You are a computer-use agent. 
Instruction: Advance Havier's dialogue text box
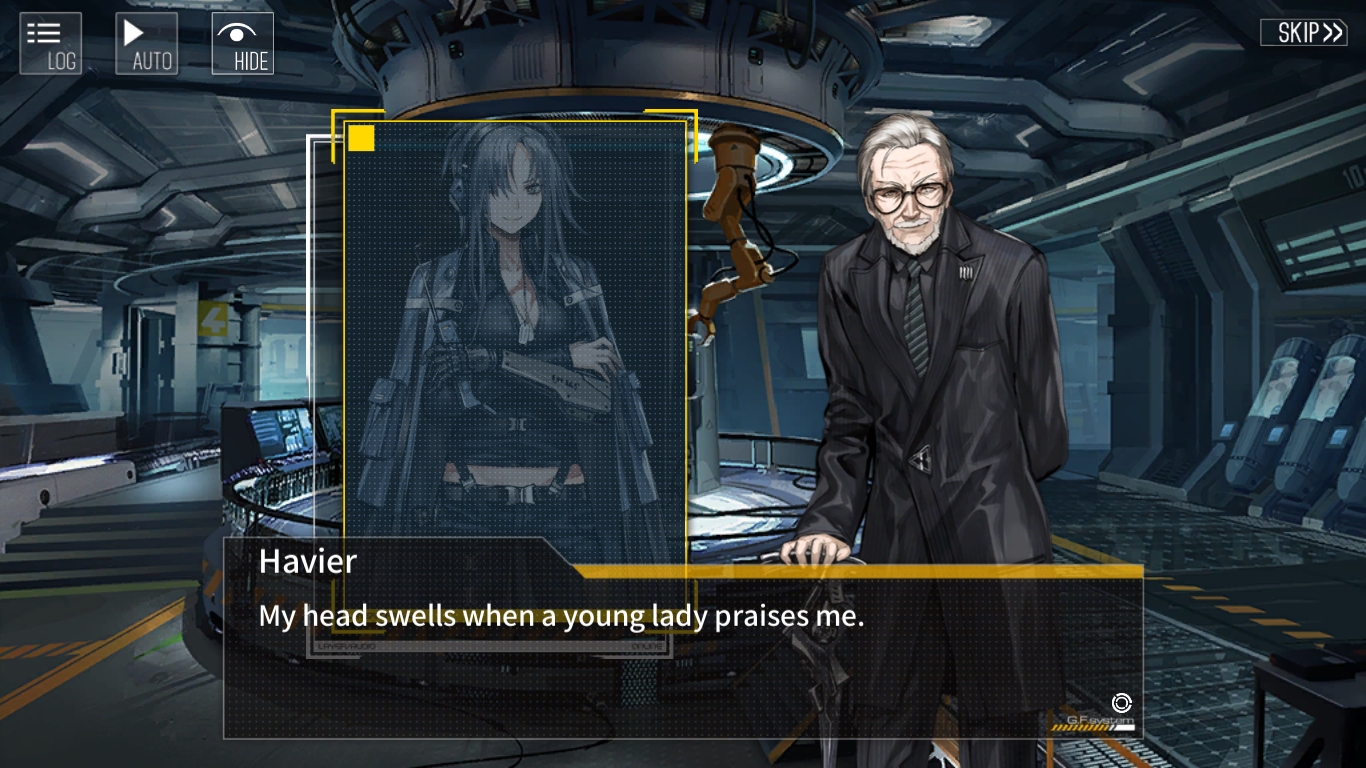[682, 650]
